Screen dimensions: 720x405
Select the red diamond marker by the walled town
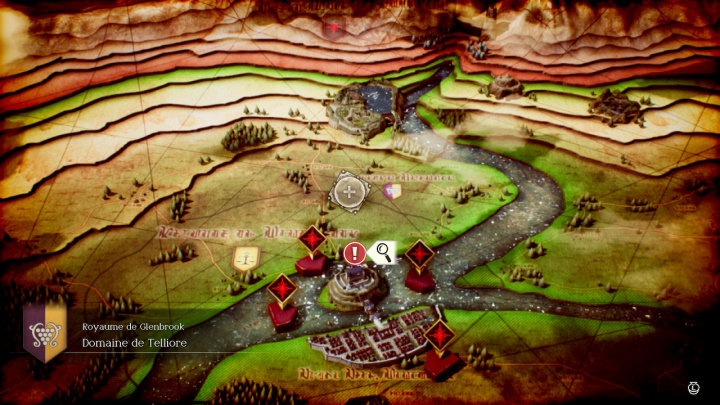coord(439,335)
